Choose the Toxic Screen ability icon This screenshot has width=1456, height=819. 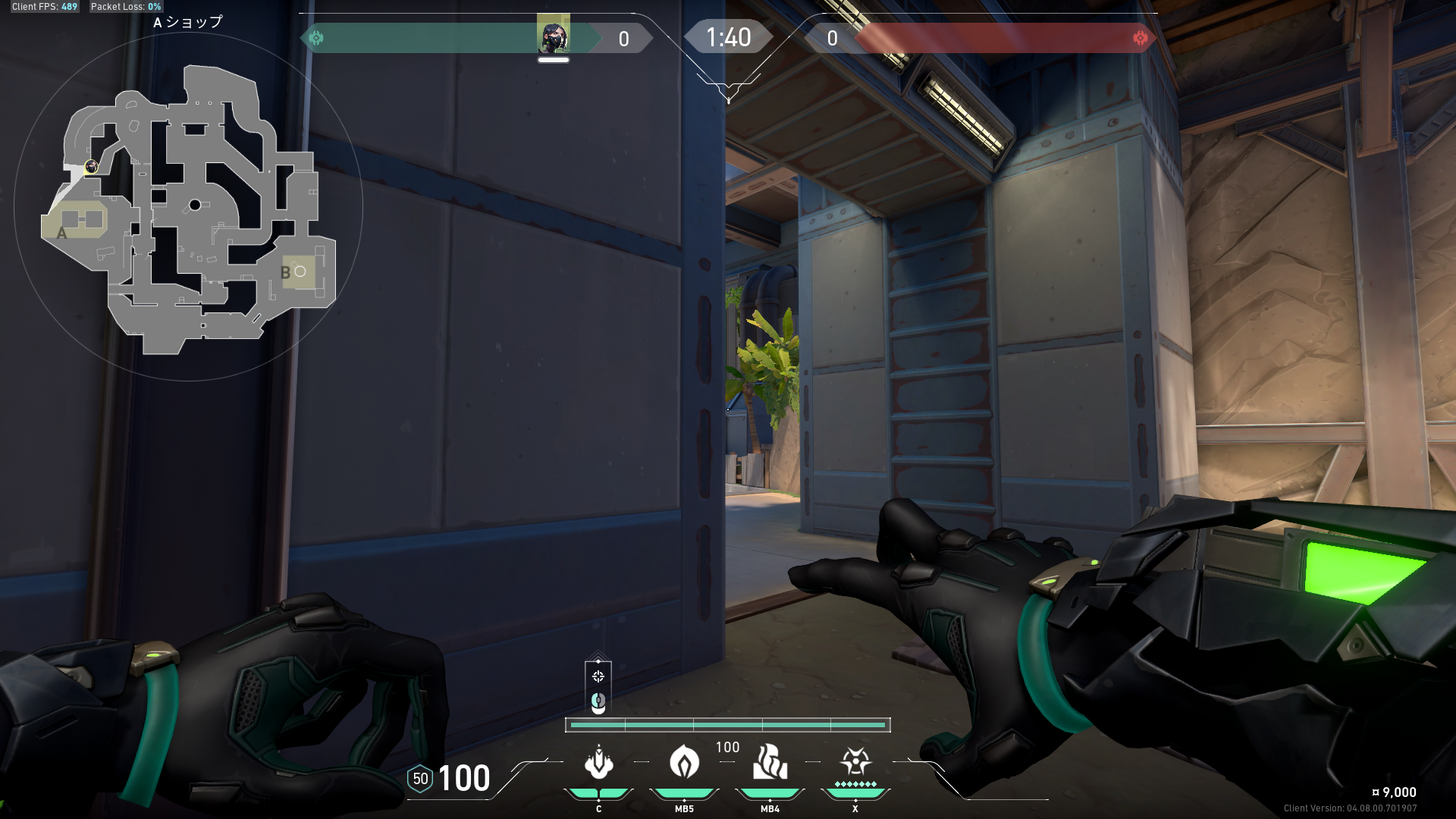coord(770,763)
